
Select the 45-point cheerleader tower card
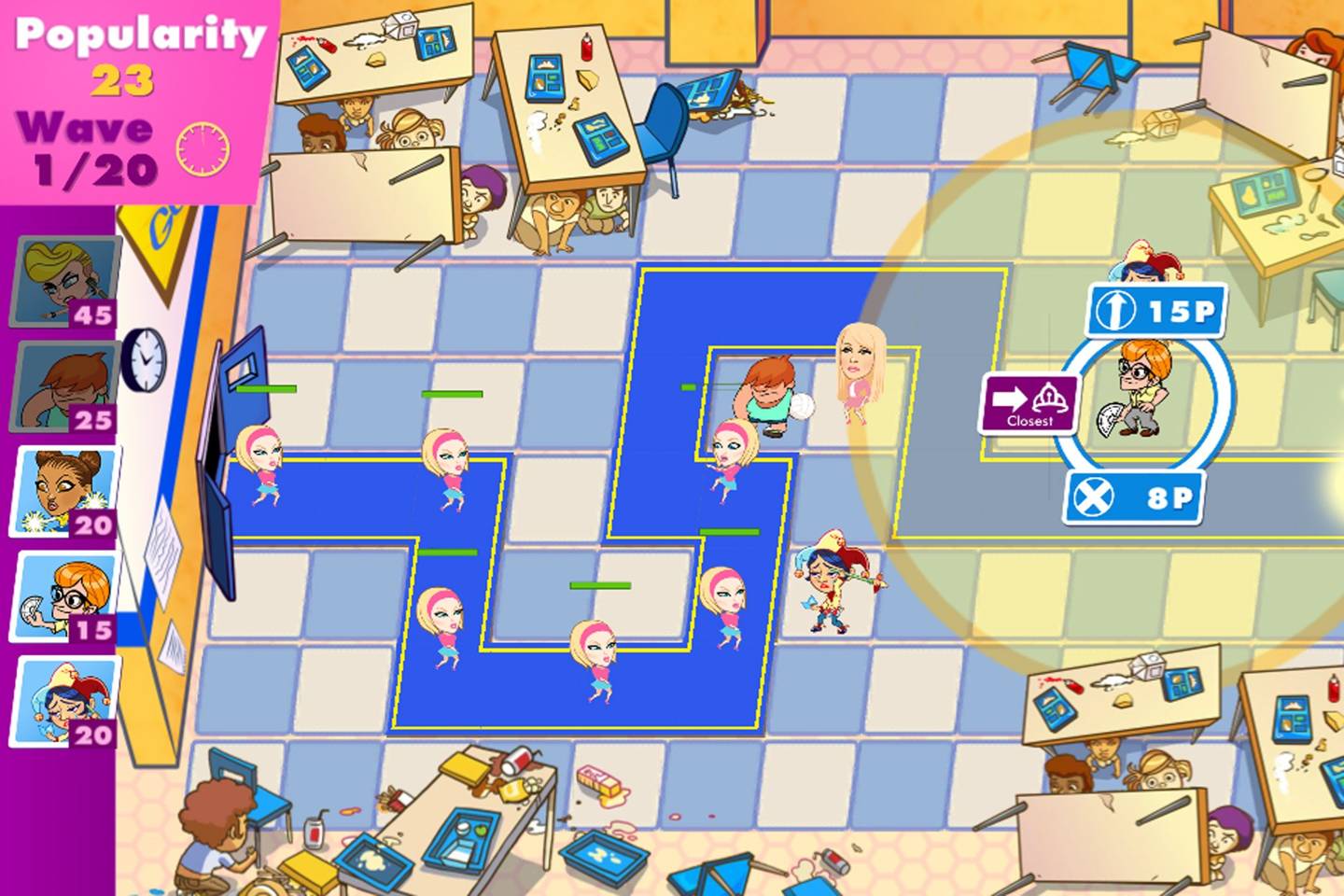[63, 280]
